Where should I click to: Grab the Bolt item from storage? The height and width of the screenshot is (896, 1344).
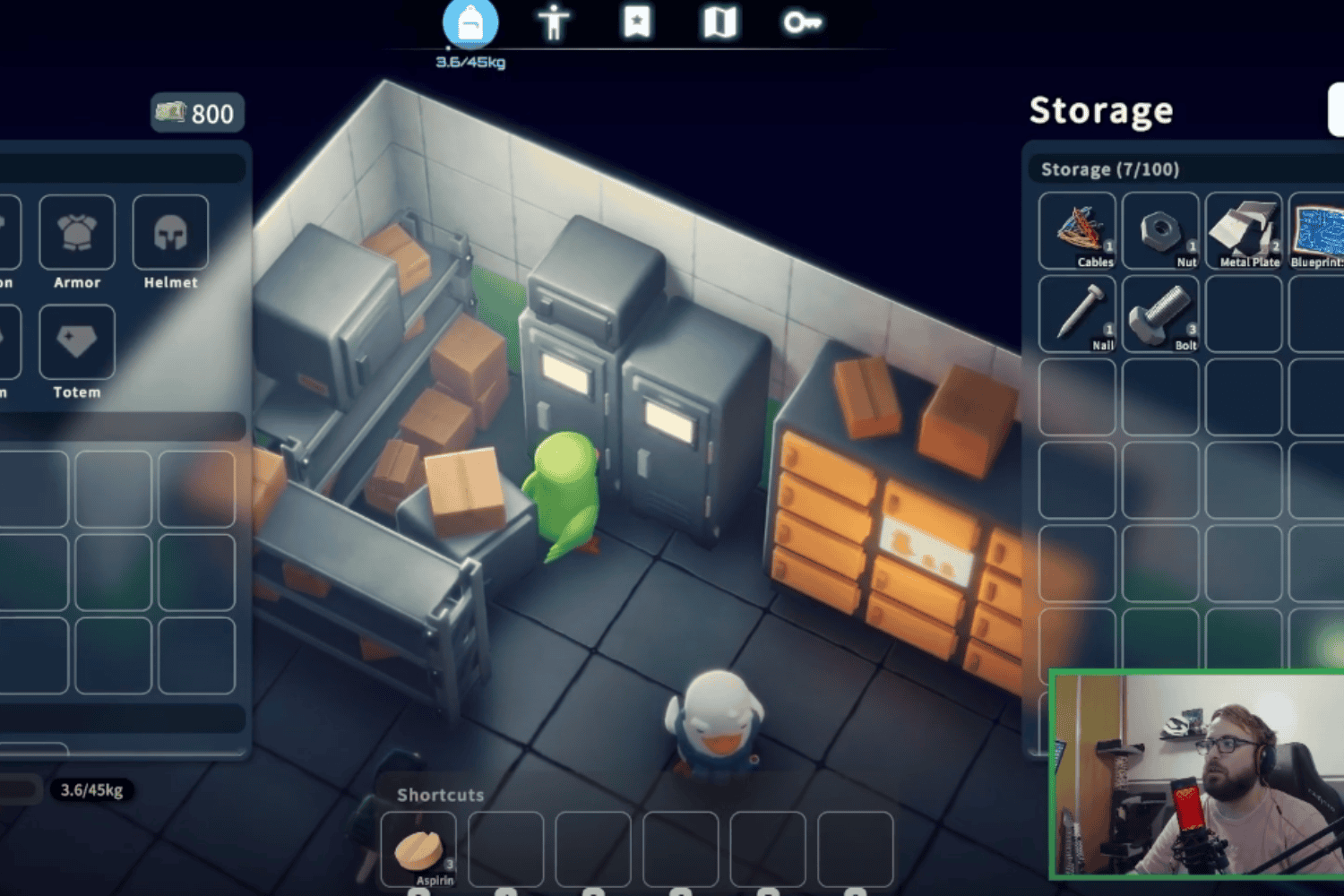(1160, 314)
